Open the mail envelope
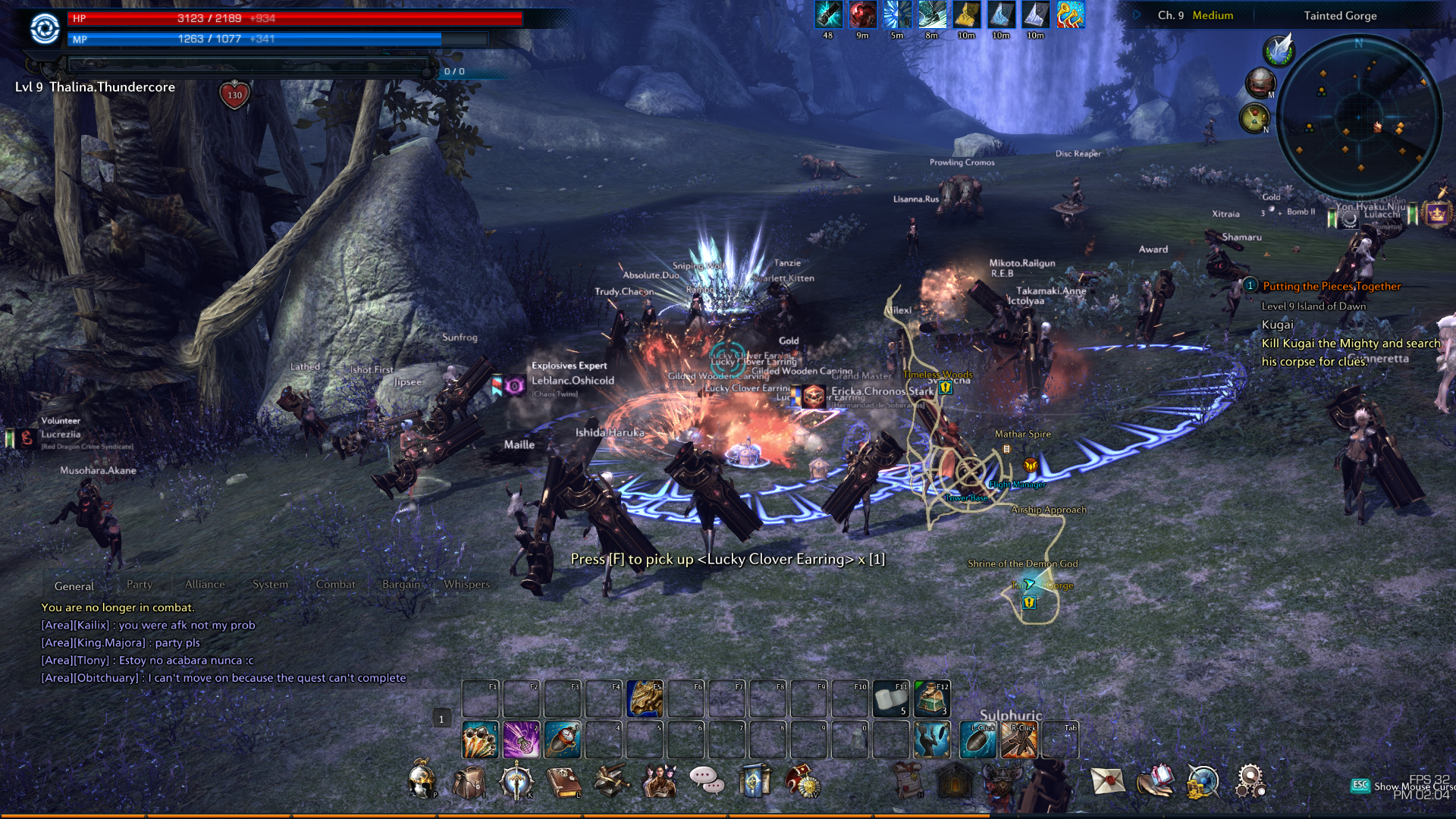Viewport: 1456px width, 819px height. coord(1107,780)
